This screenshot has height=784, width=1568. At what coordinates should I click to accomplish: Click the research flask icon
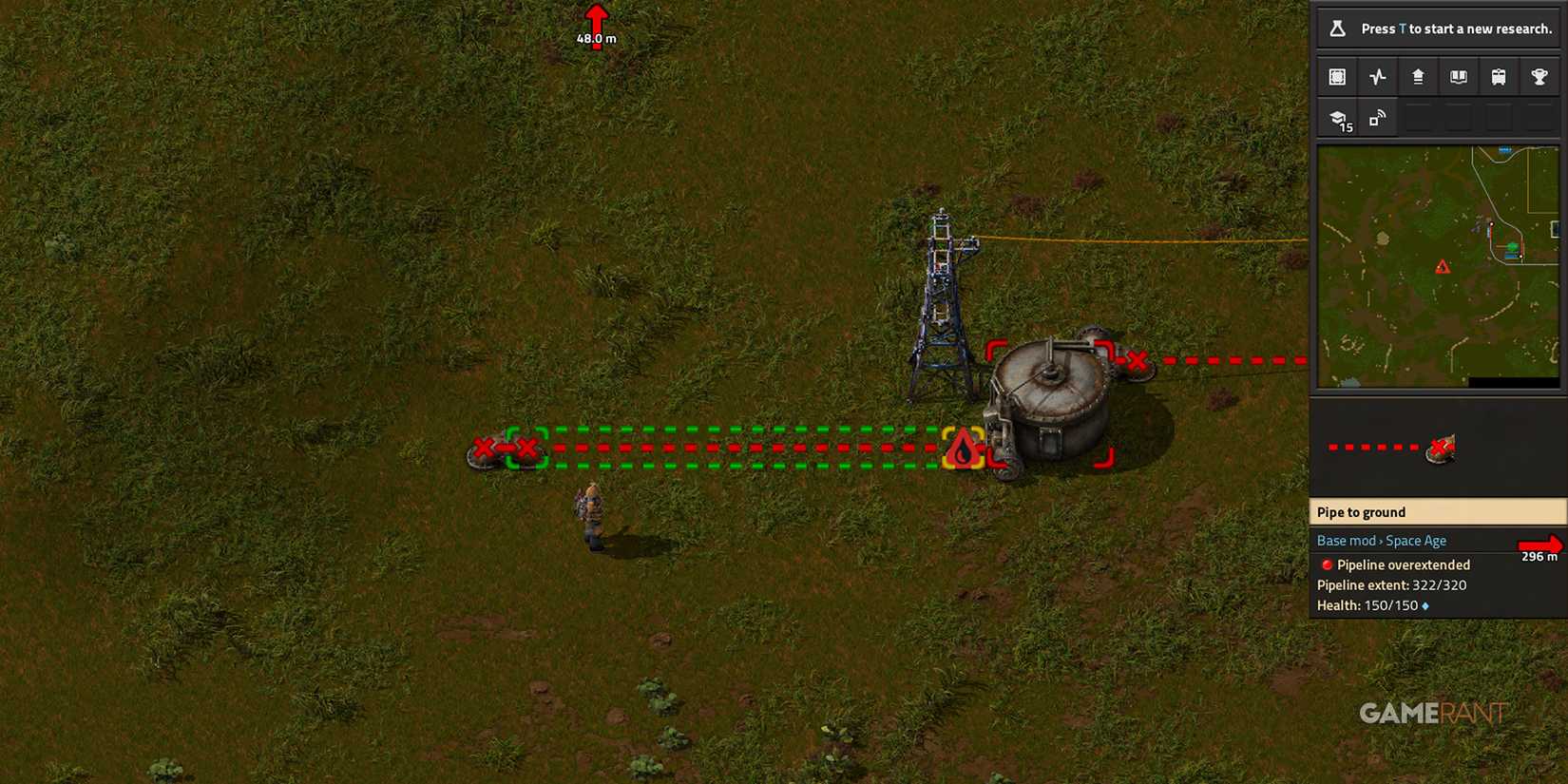pos(1337,29)
